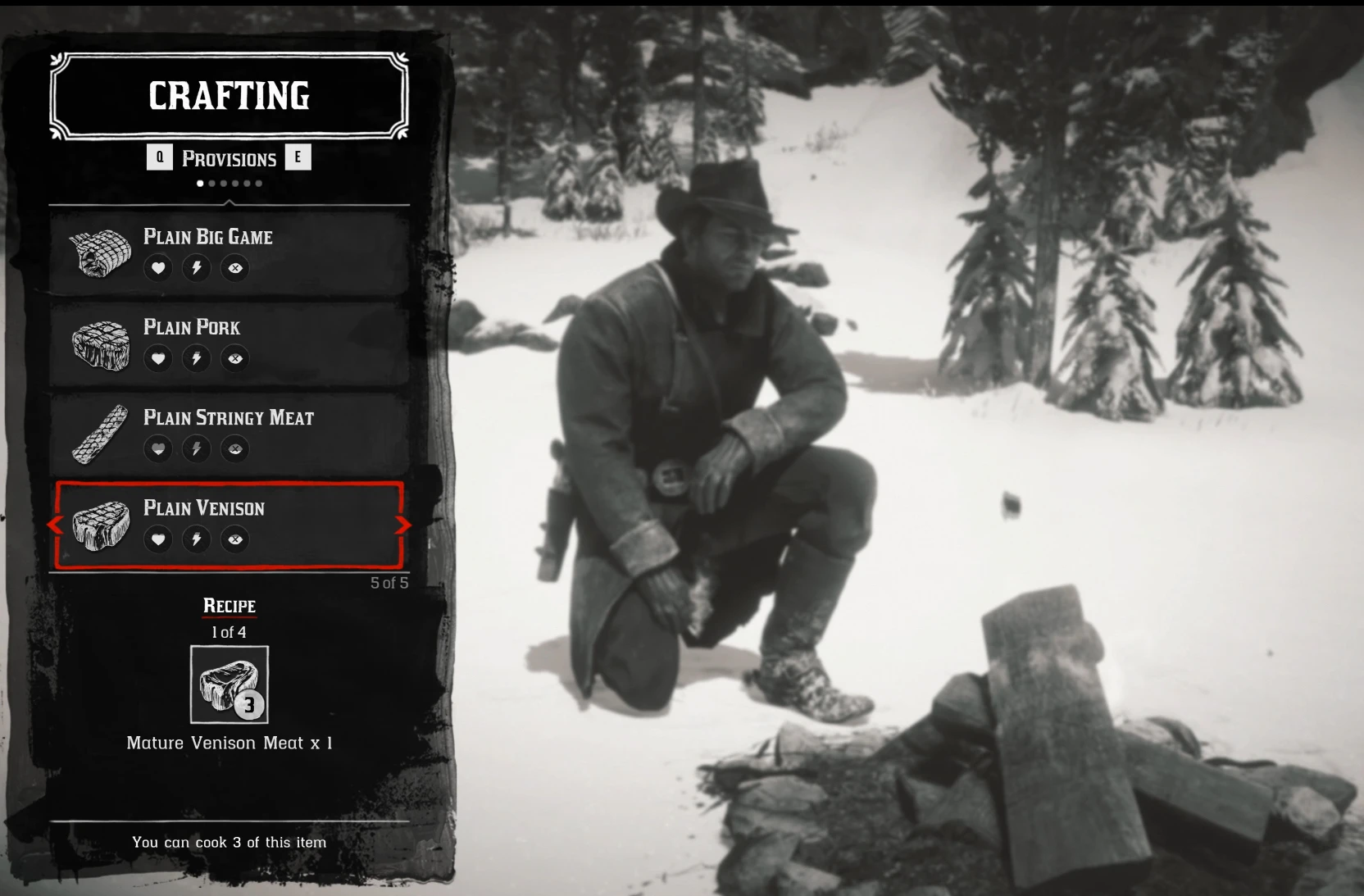
Task: Click the dead eye icon under Plain Stringy Meat
Action: (x=235, y=449)
